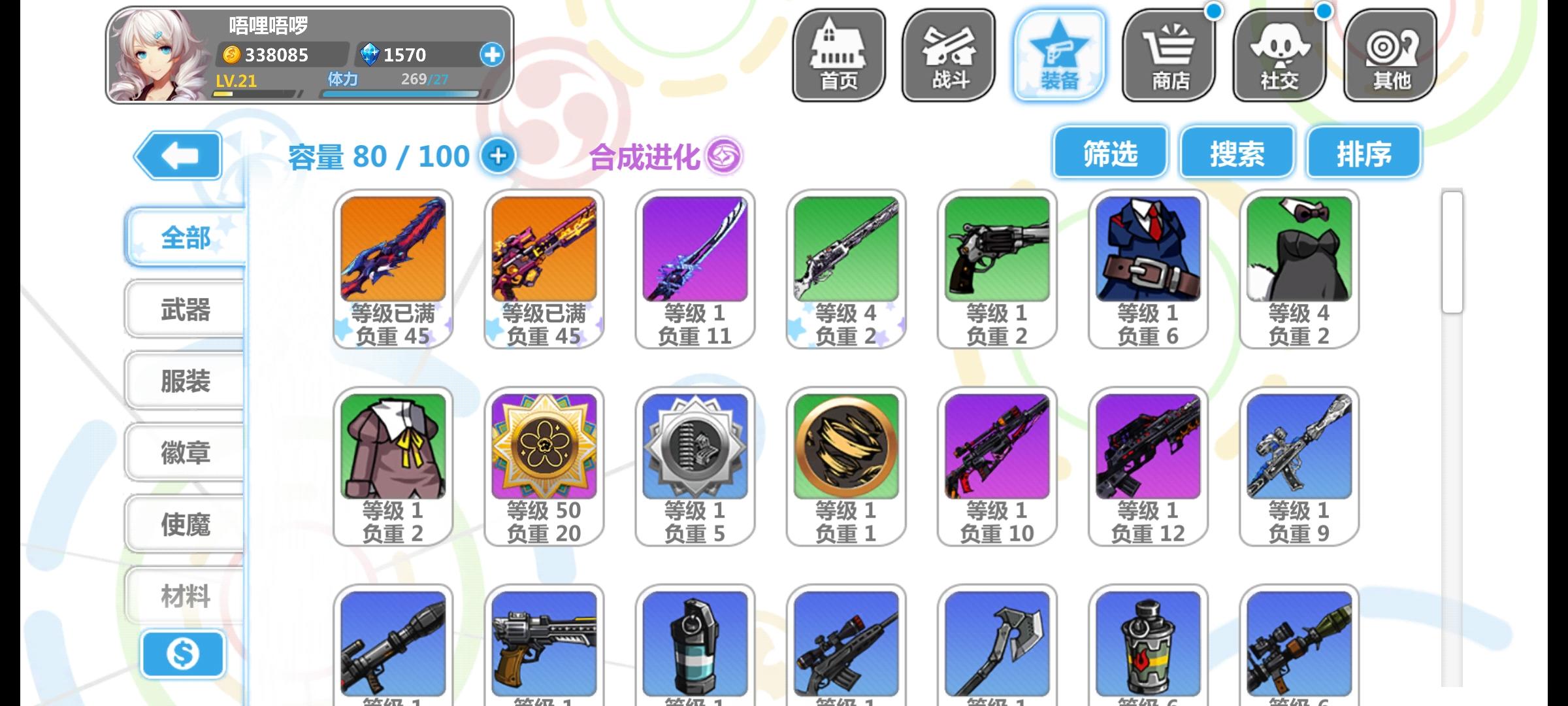The width and height of the screenshot is (1568, 706).
Task: Open the 其他 menu icon
Action: (x=1389, y=52)
